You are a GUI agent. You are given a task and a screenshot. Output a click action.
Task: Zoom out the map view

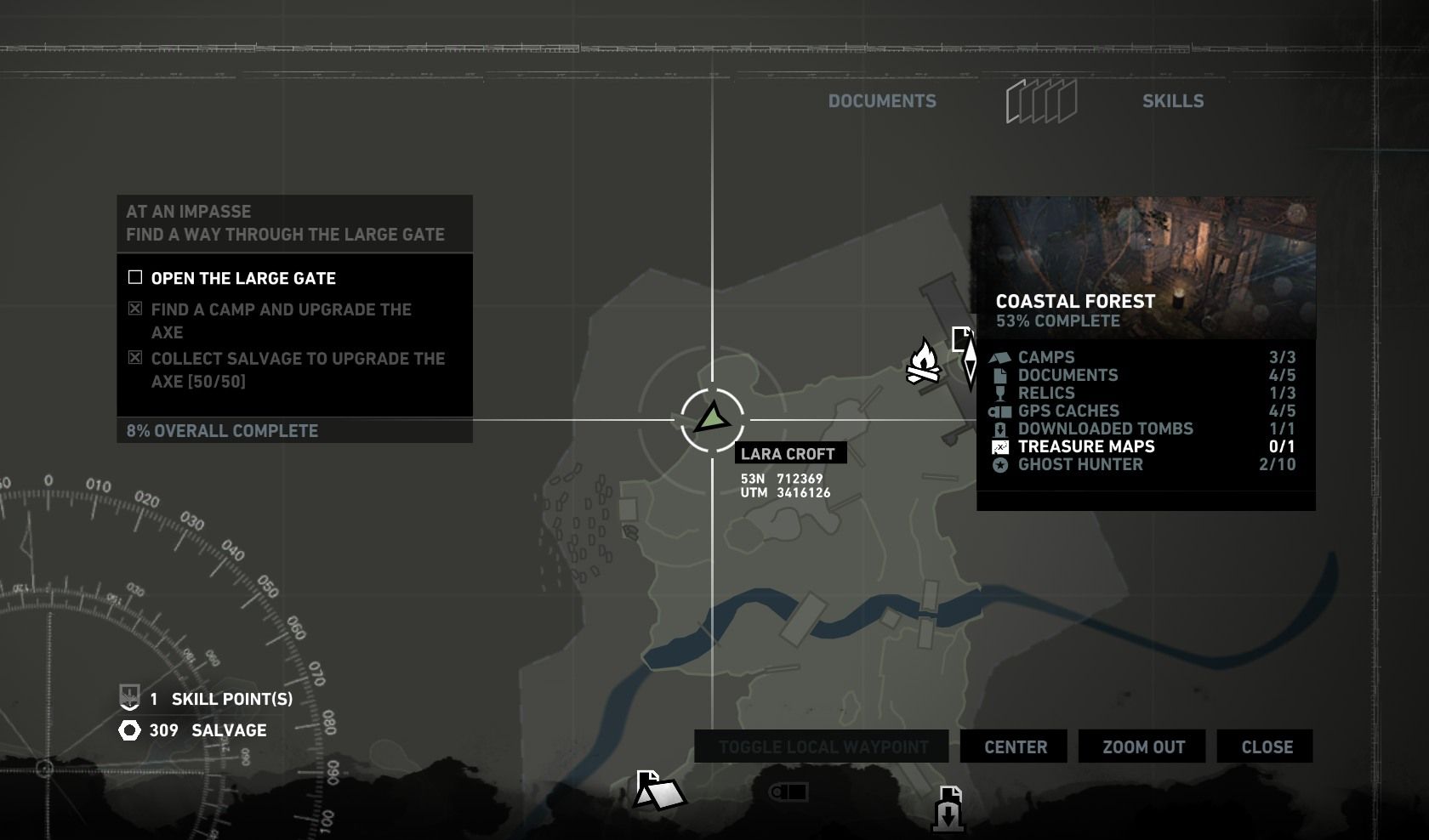tap(1143, 746)
